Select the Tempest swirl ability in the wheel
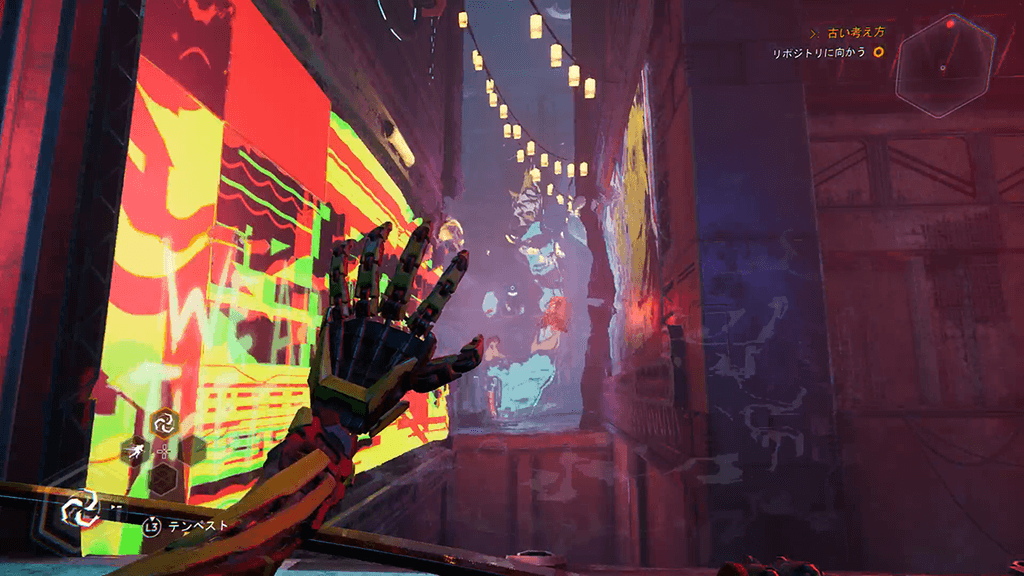The height and width of the screenshot is (576, 1024). [164, 423]
